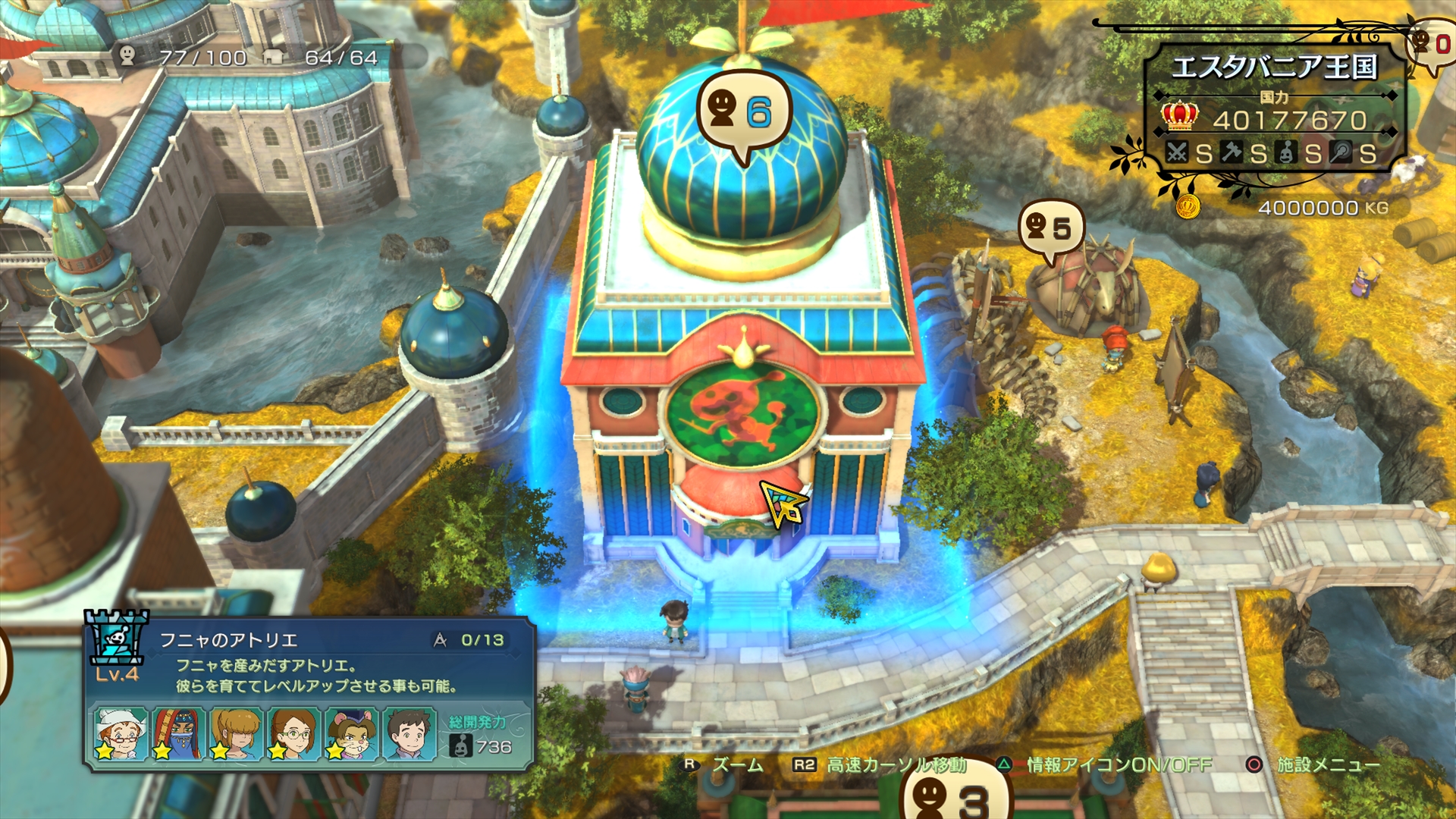Click the wand magic stat icon

coord(1341,152)
